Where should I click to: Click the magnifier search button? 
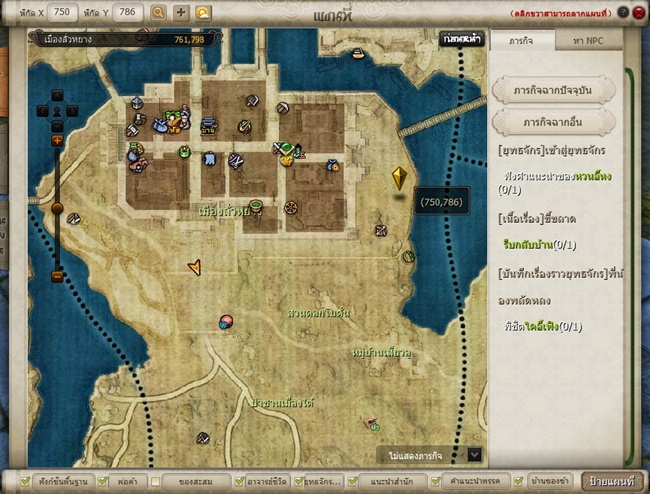158,13
